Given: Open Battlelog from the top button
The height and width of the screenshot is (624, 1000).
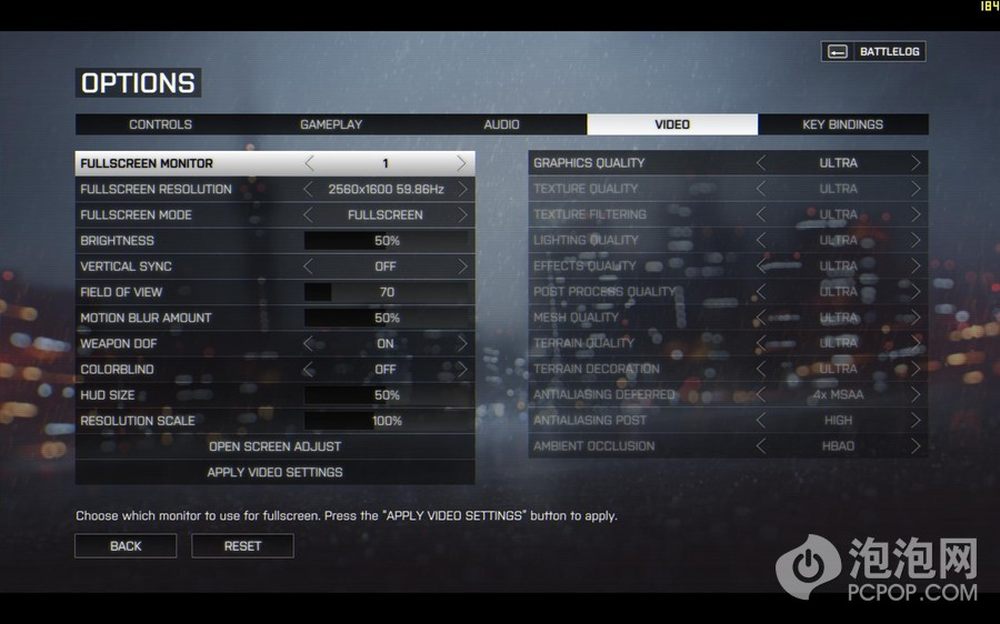Looking at the screenshot, I should coord(874,52).
